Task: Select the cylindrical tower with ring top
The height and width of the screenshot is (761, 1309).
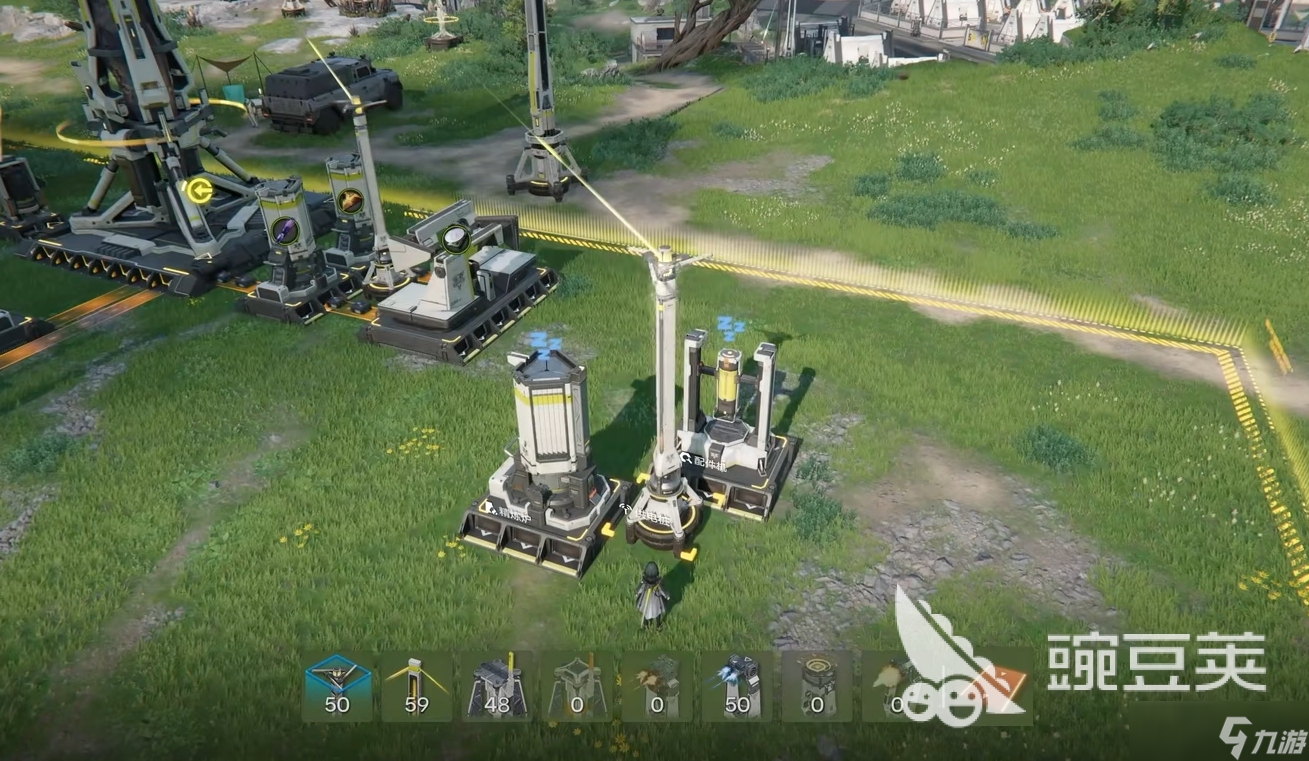Action: (x=817, y=686)
